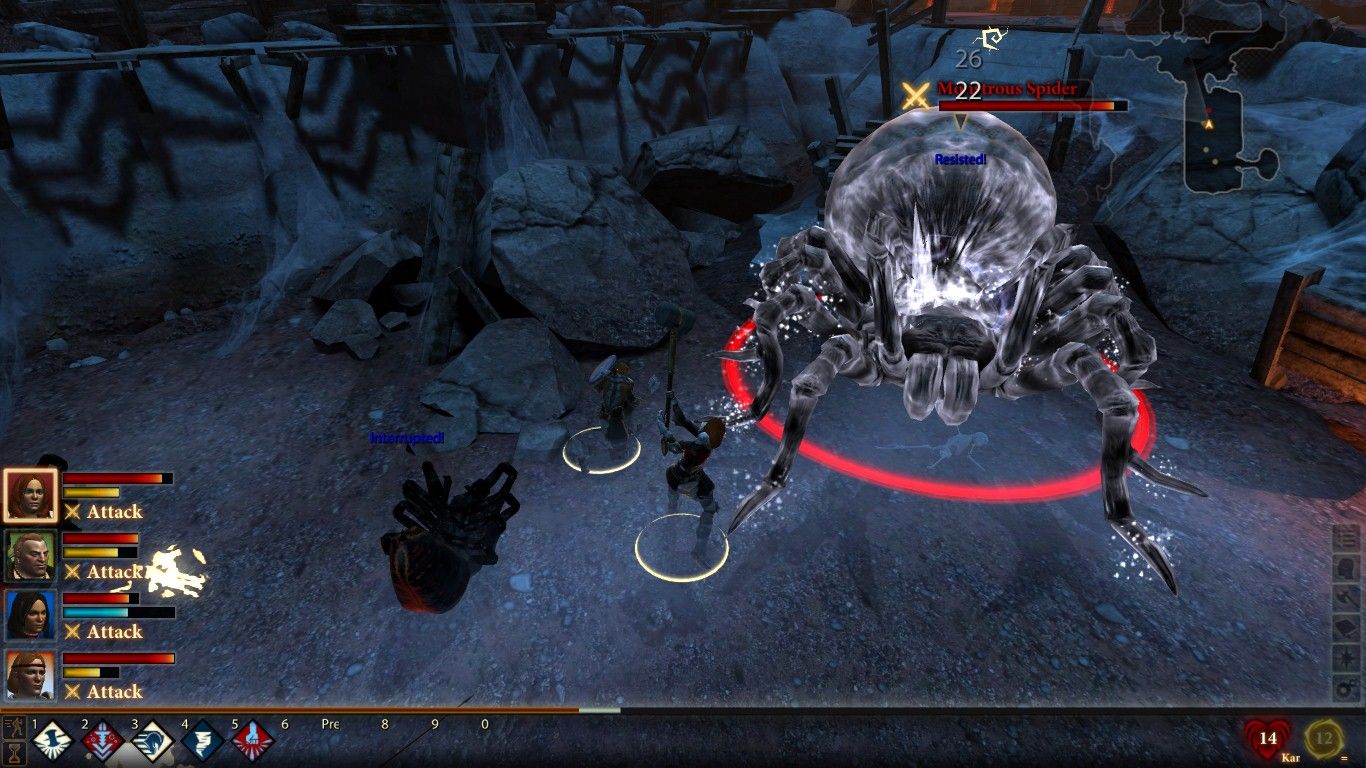Open the axe icon inventory menu
This screenshot has width=1366, height=768.
pos(1347,598)
